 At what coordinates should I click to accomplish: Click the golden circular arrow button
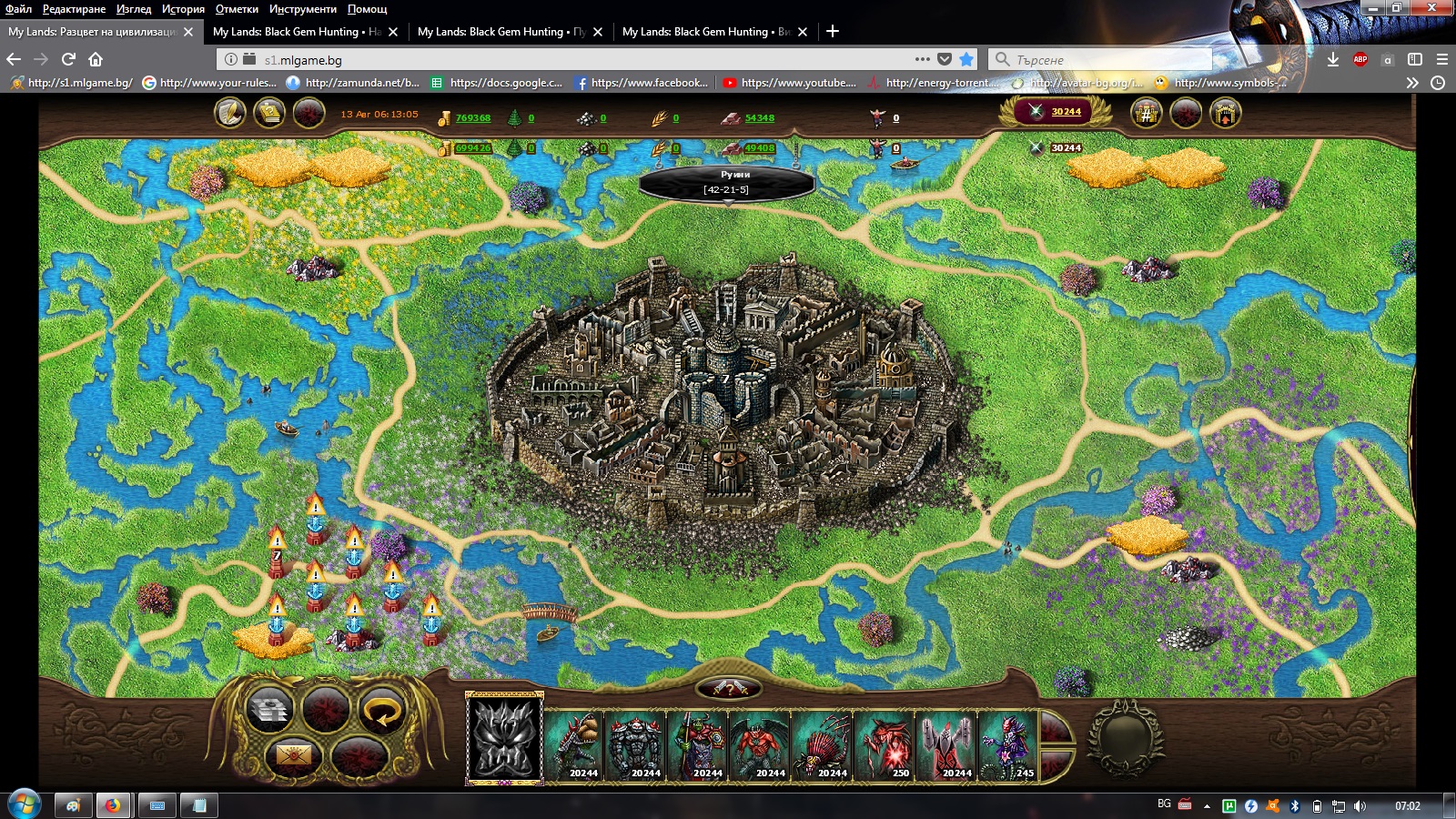(382, 711)
